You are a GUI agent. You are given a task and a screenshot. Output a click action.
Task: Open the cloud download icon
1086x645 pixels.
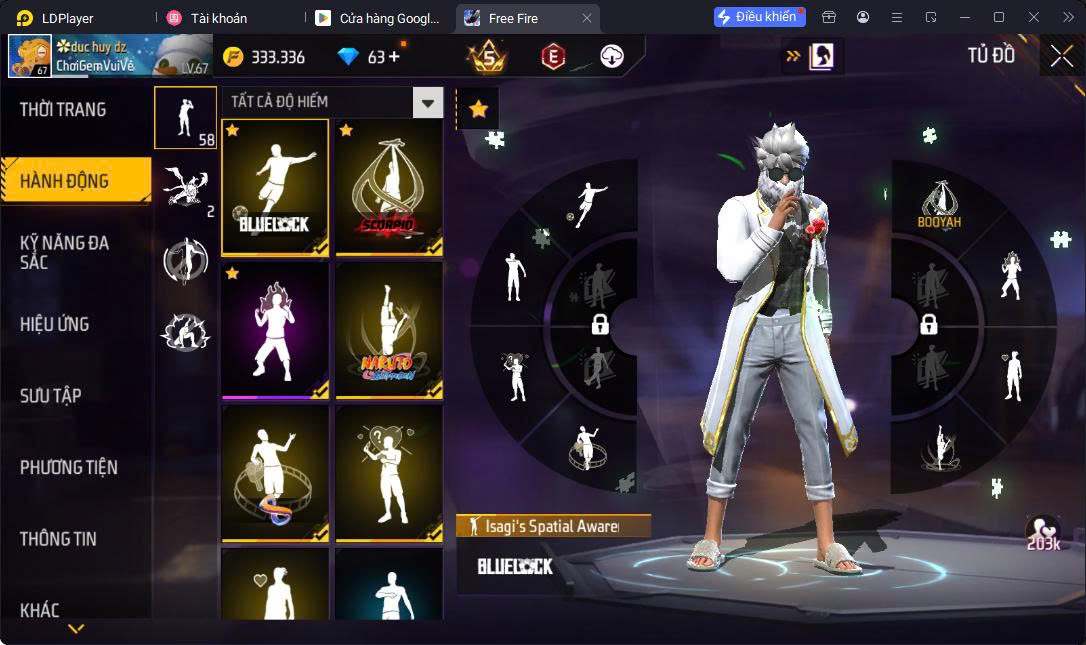(x=612, y=57)
